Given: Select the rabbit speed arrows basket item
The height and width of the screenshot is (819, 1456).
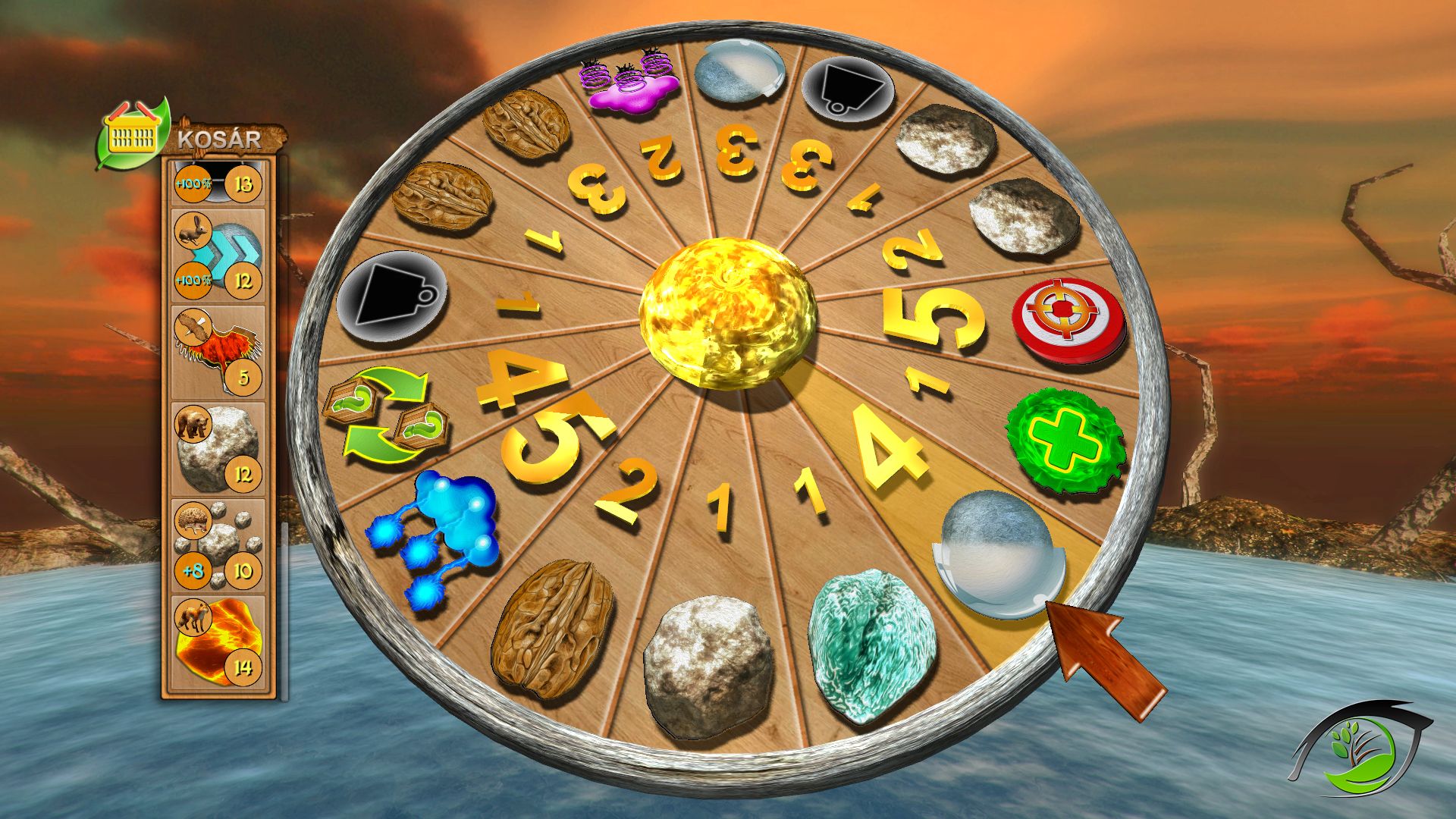Looking at the screenshot, I should 218,256.
